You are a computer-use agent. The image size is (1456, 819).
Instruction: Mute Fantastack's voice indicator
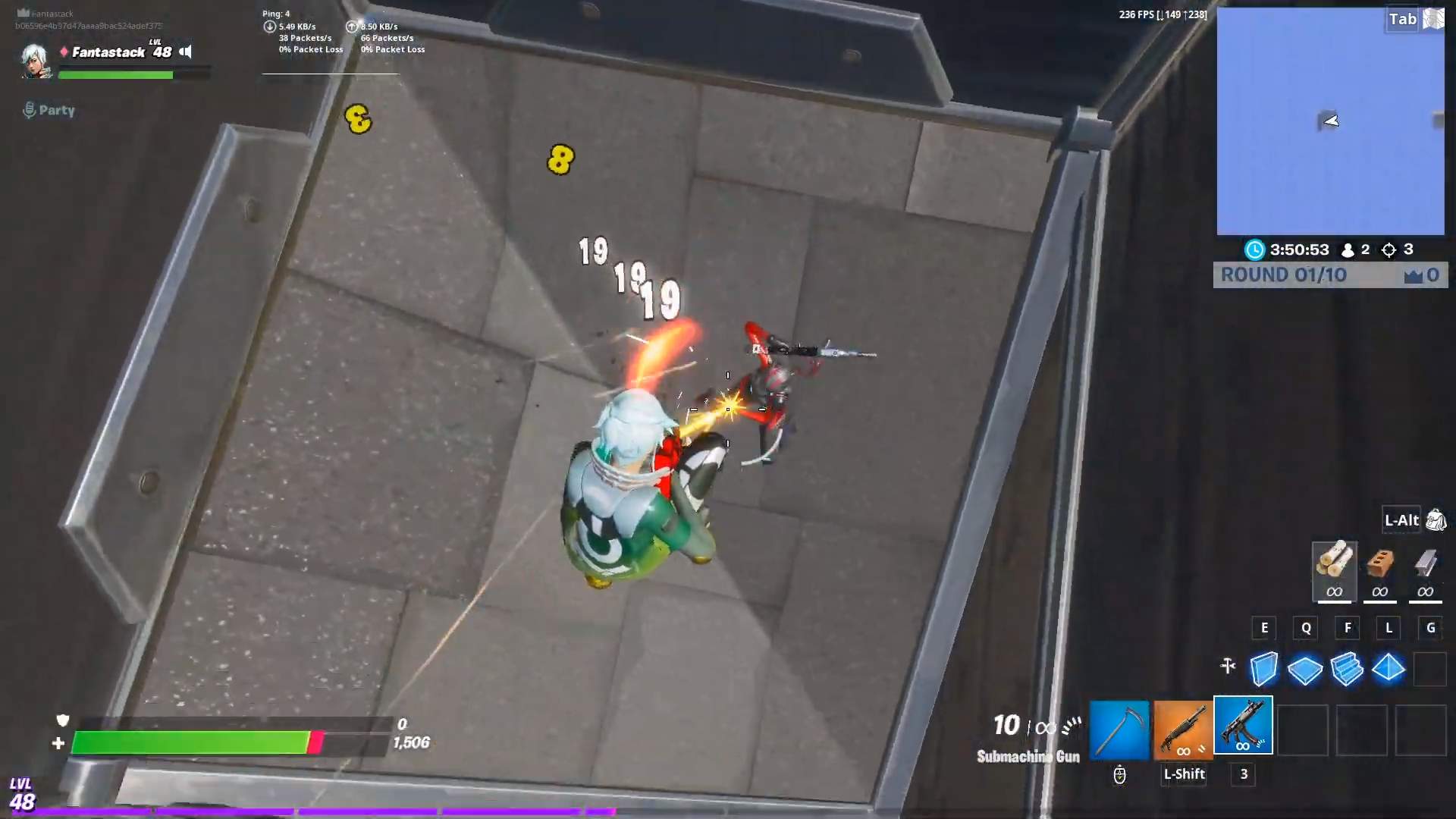tap(185, 52)
